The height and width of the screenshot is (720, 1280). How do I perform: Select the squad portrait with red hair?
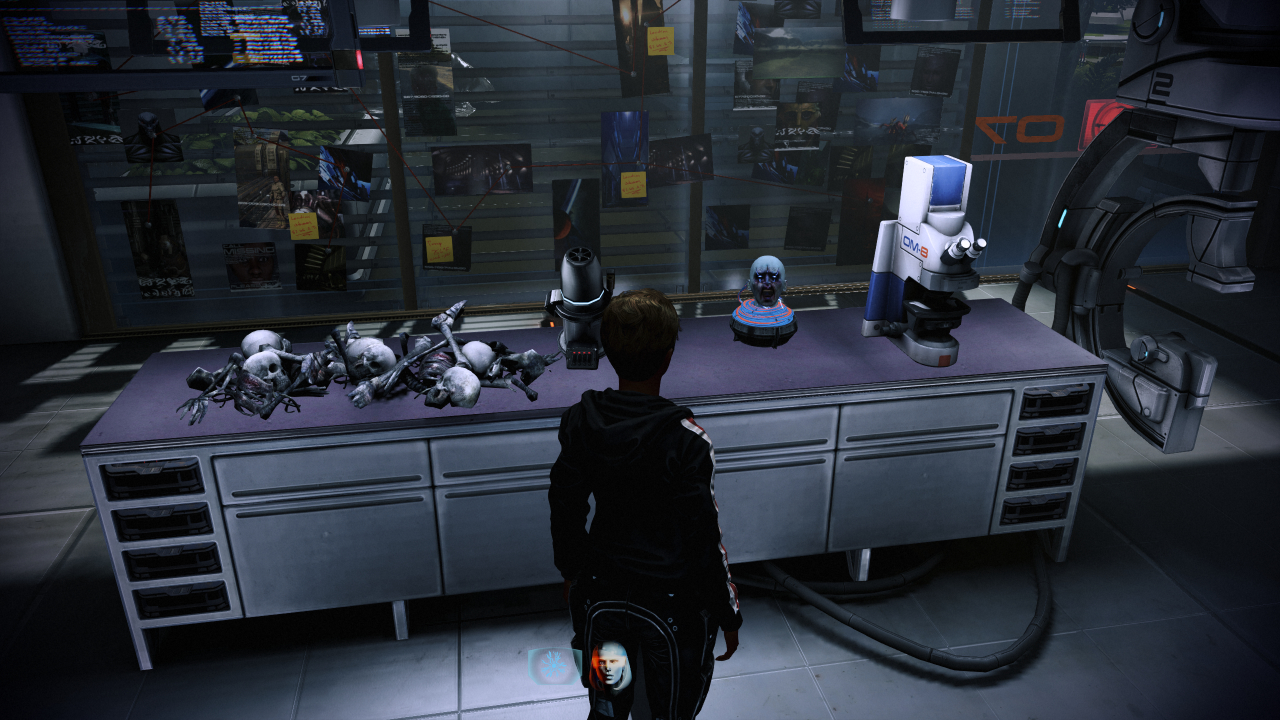tap(609, 665)
